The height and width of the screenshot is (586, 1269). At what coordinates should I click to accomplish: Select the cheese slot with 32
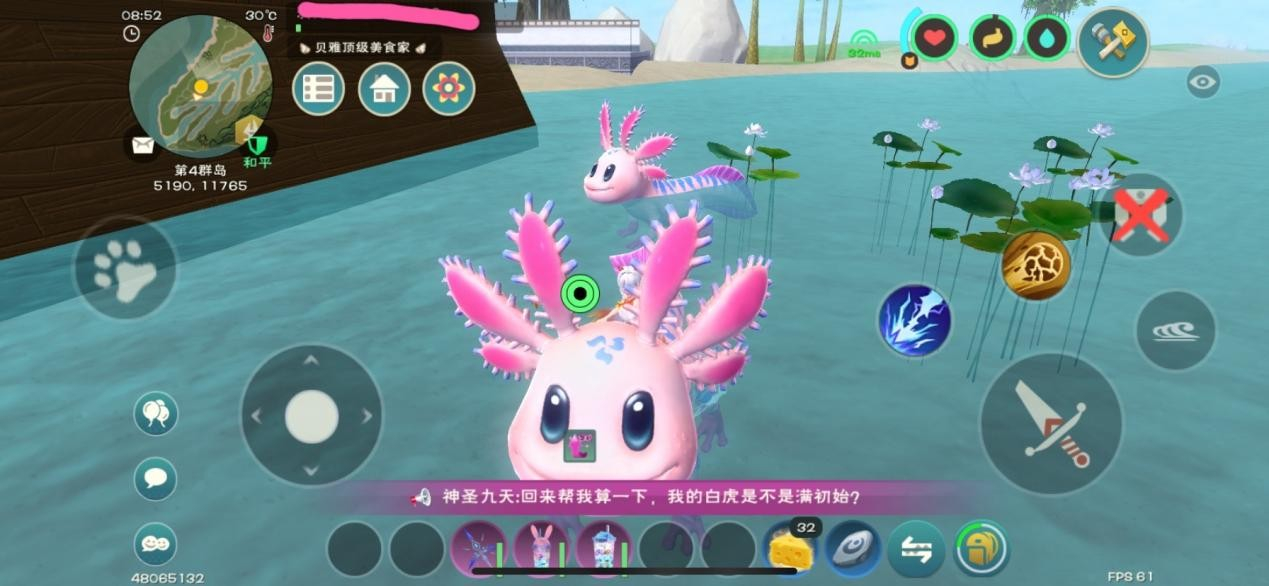point(790,549)
